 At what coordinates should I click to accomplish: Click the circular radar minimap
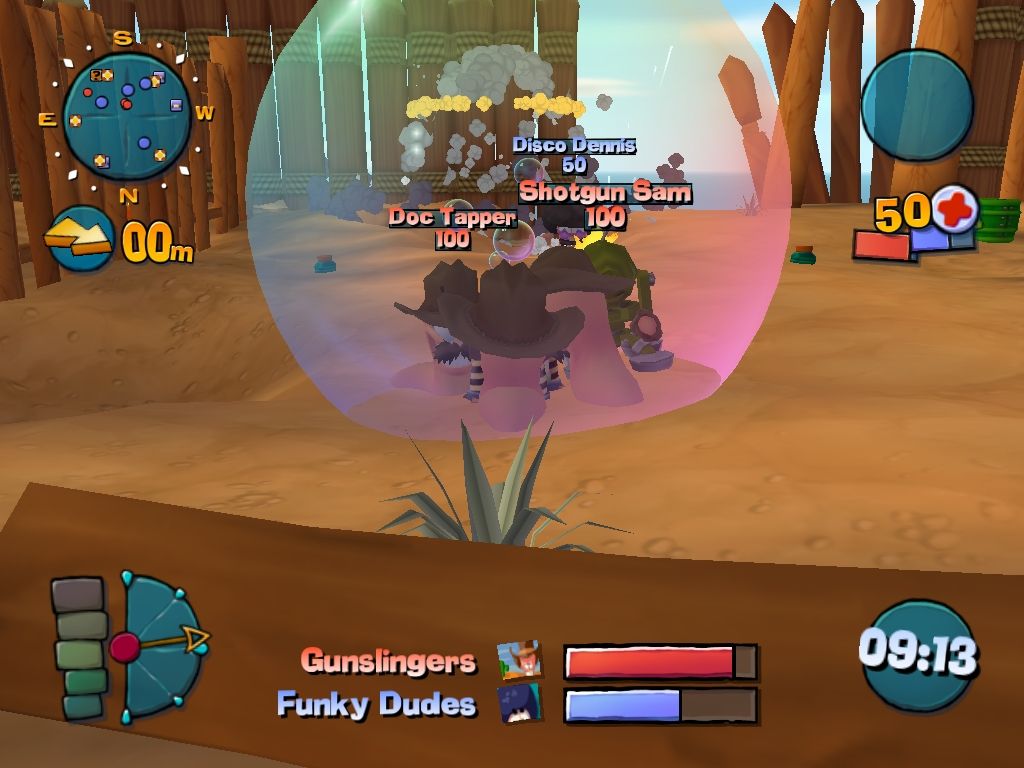pyautogui.click(x=126, y=117)
